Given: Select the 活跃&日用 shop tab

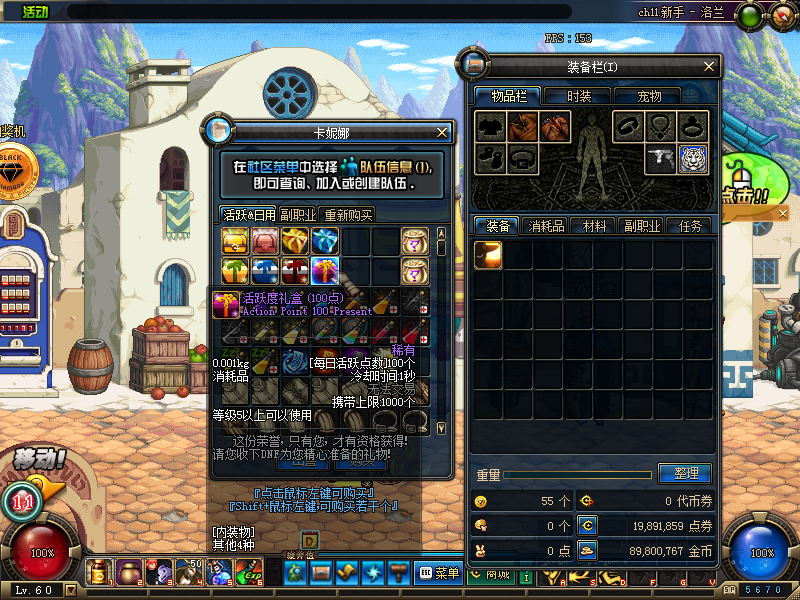Looking at the screenshot, I should pyautogui.click(x=248, y=214).
